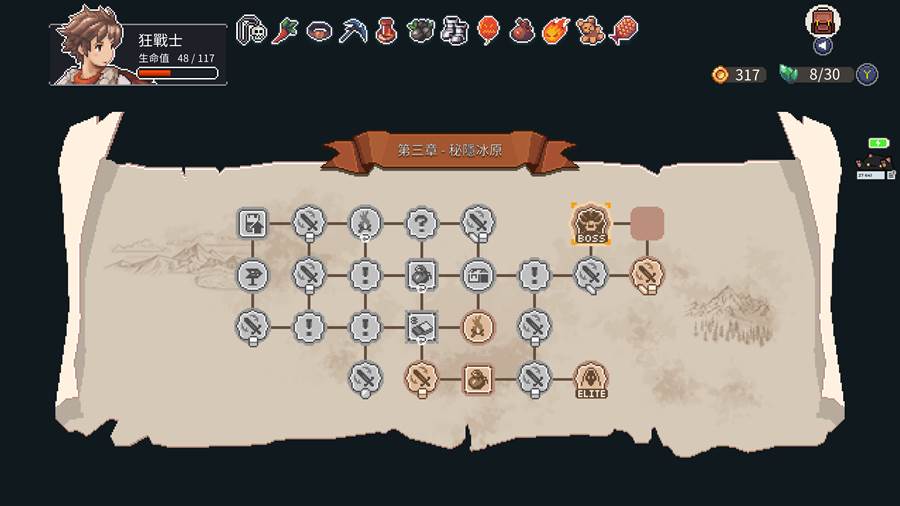
Task: Select the signpost node on the map
Action: (x=252, y=273)
